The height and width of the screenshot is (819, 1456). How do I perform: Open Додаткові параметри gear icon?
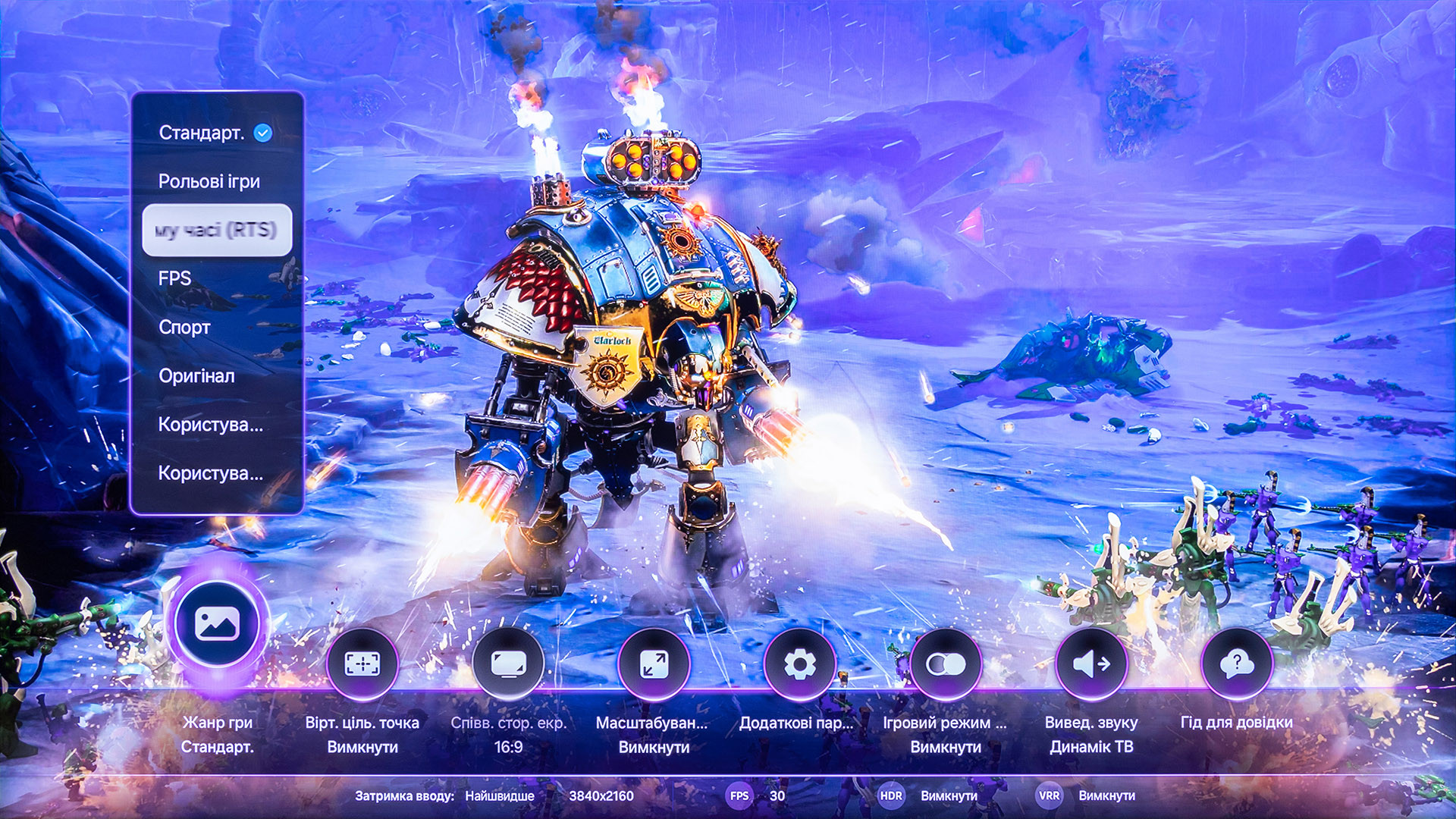(x=799, y=664)
